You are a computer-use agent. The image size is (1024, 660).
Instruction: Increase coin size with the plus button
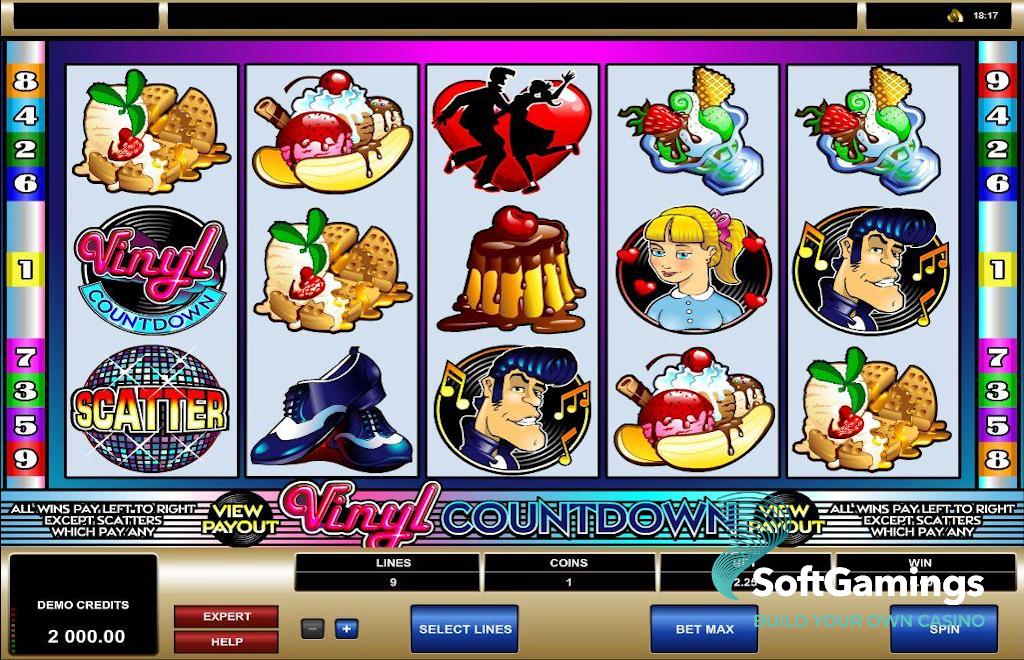[x=346, y=629]
